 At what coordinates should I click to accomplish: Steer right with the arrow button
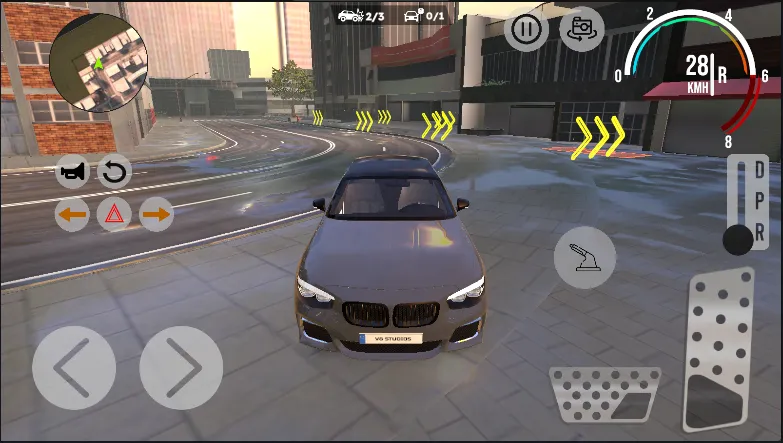coord(181,367)
